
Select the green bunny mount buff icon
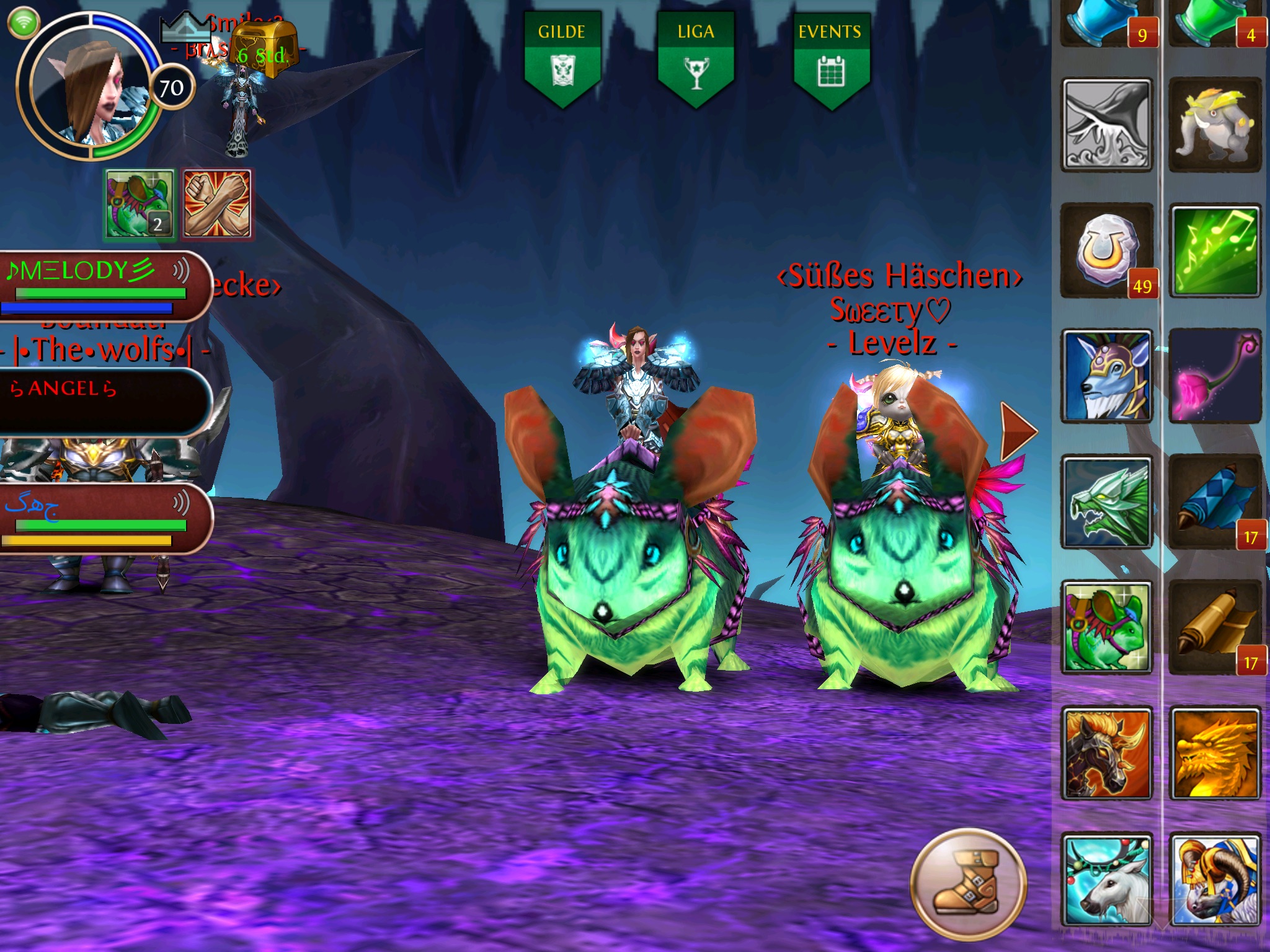(140, 204)
